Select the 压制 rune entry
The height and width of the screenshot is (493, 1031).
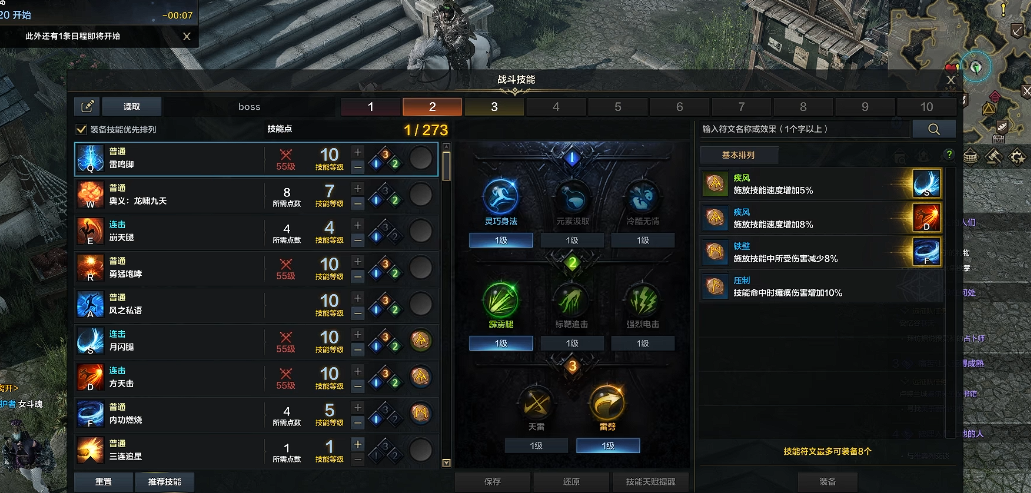point(820,287)
